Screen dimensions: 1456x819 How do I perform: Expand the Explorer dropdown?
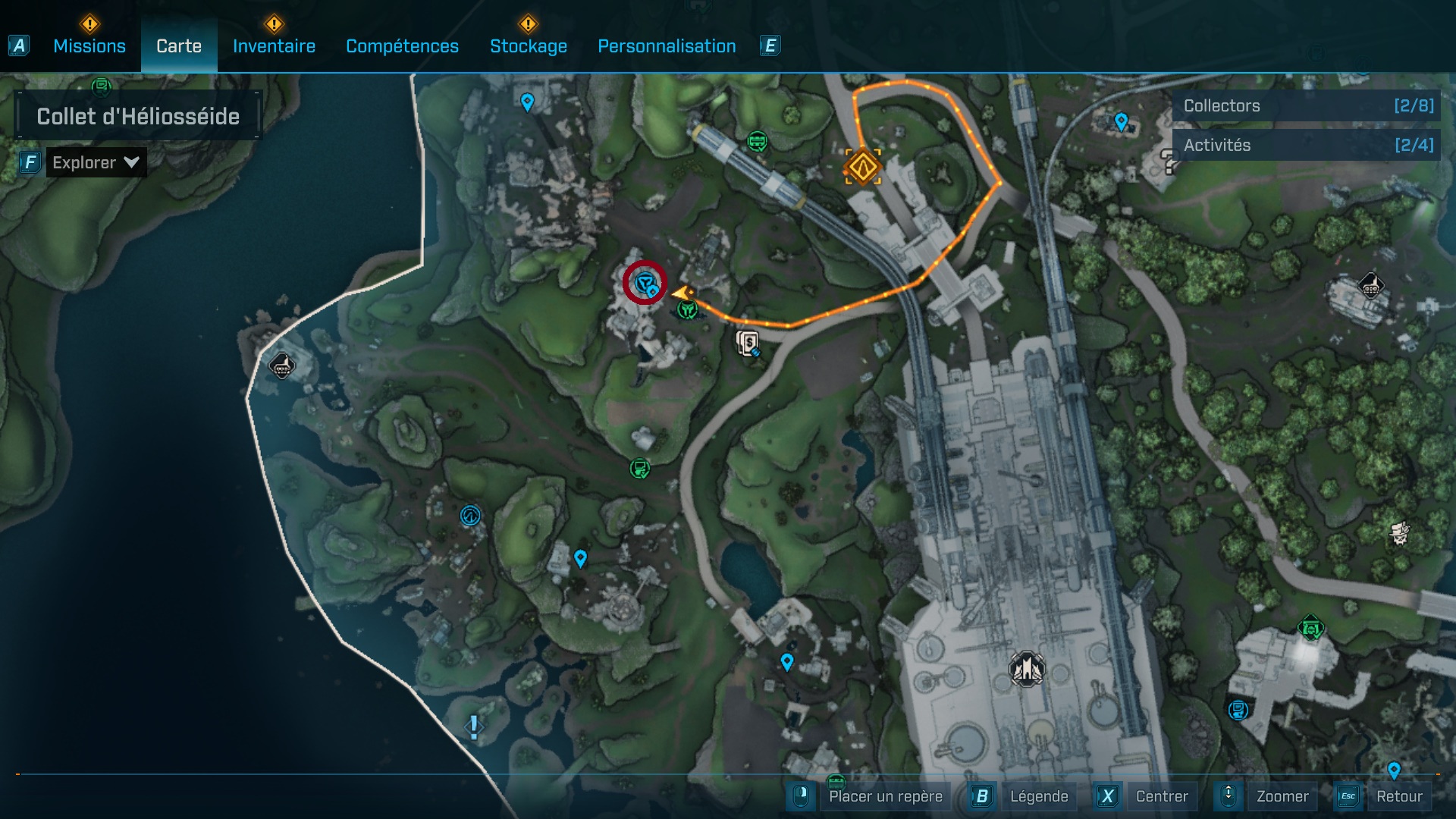(96, 162)
